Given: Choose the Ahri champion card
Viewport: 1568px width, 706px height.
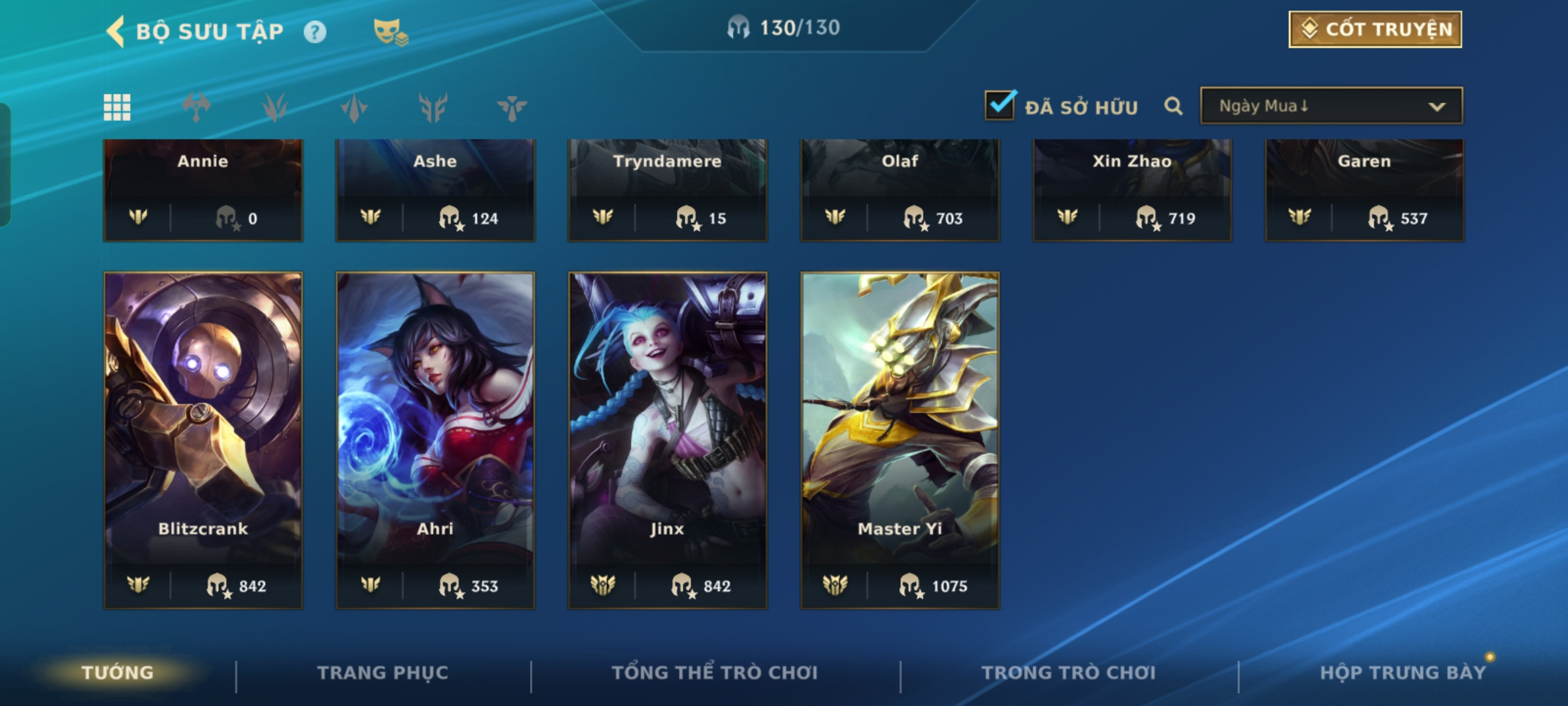Looking at the screenshot, I should pos(435,440).
